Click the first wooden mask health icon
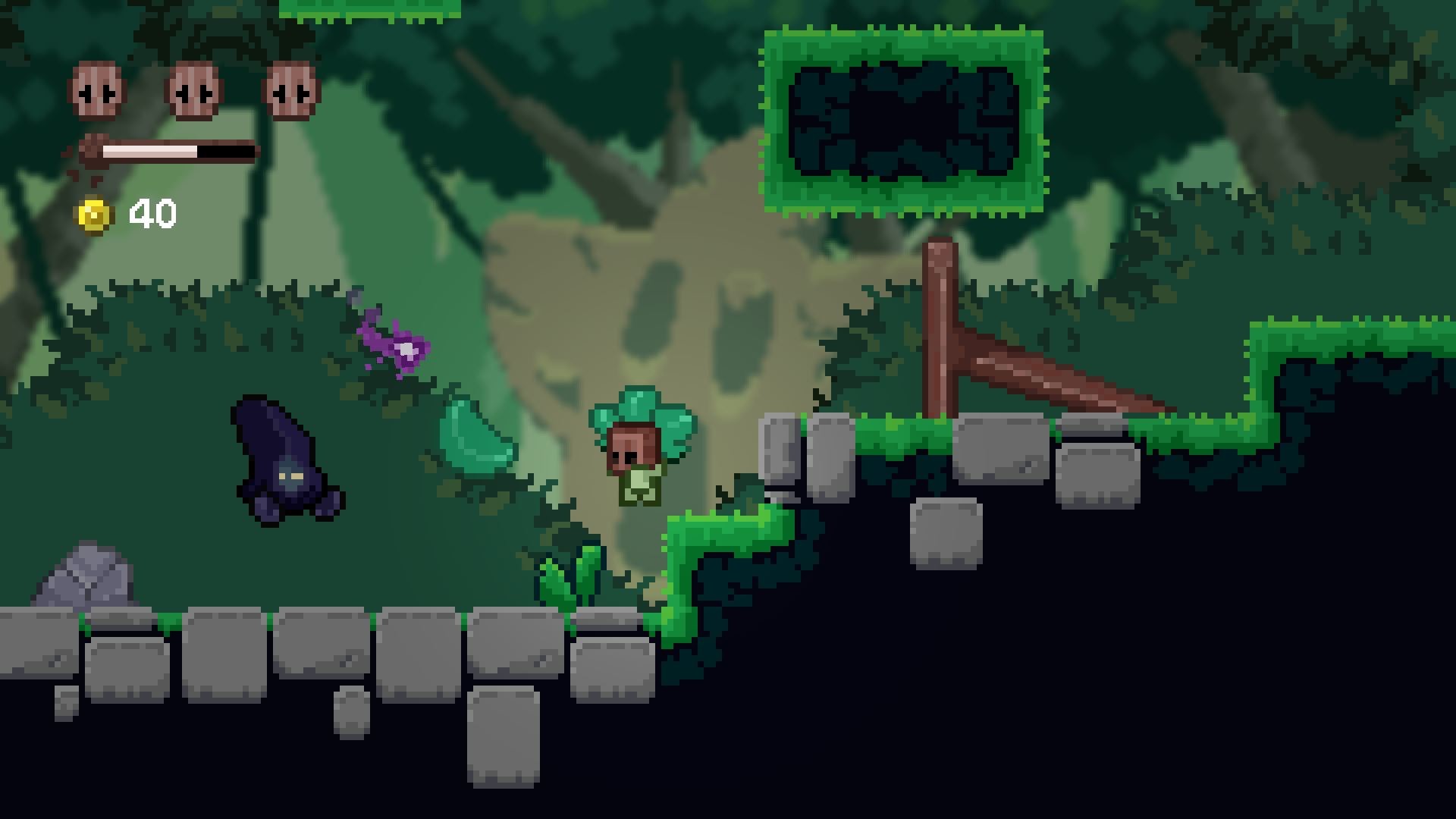 pos(94,91)
